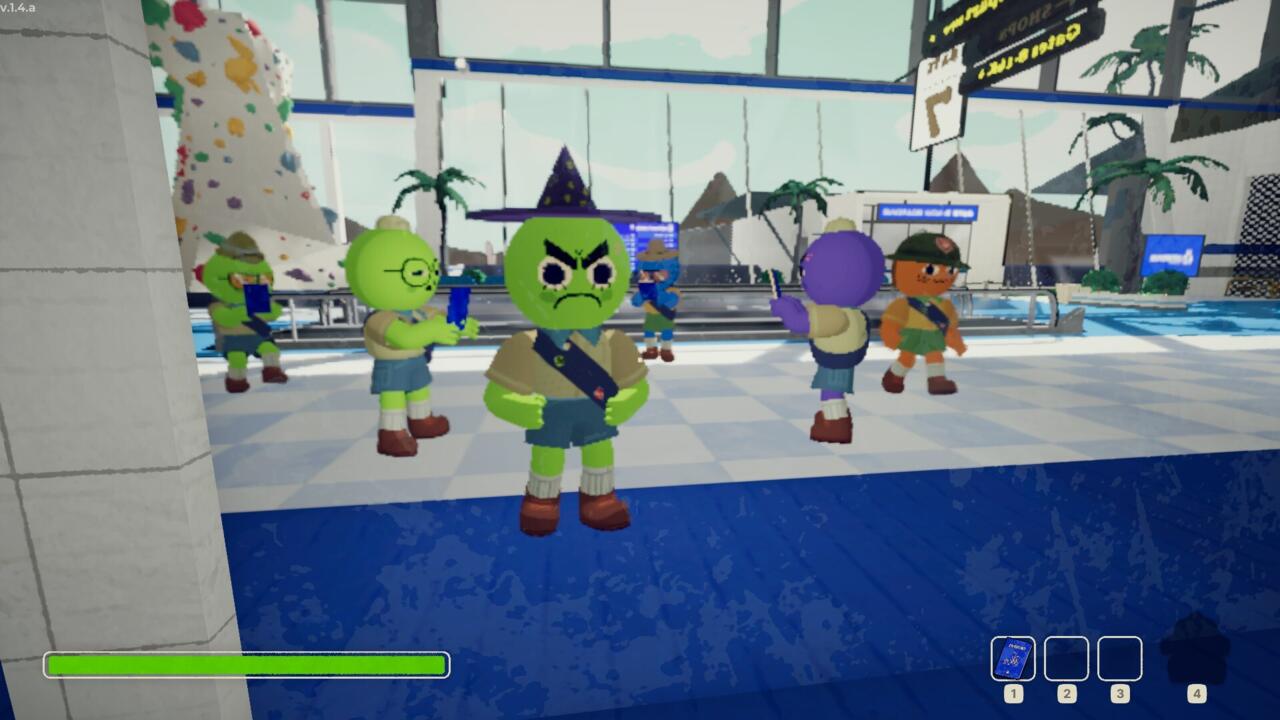Click the dark backpack silhouette slot
This screenshot has width=1280, height=720.
point(1195,650)
